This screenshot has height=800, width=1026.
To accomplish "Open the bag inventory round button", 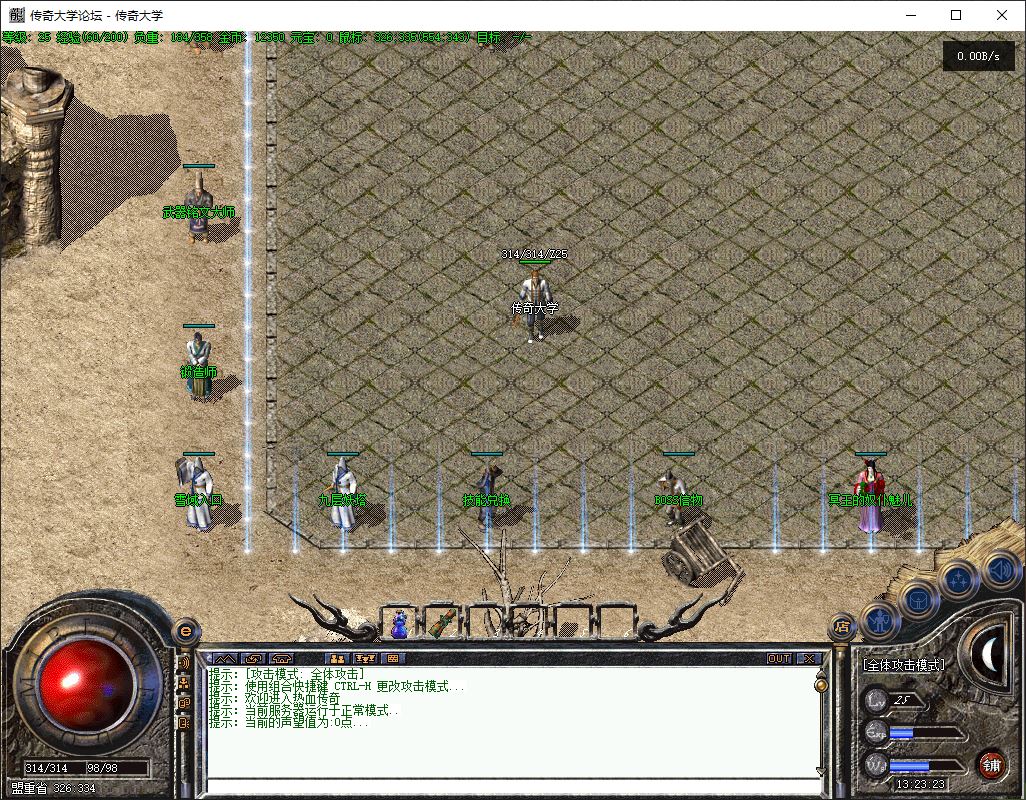I will click(x=920, y=599).
